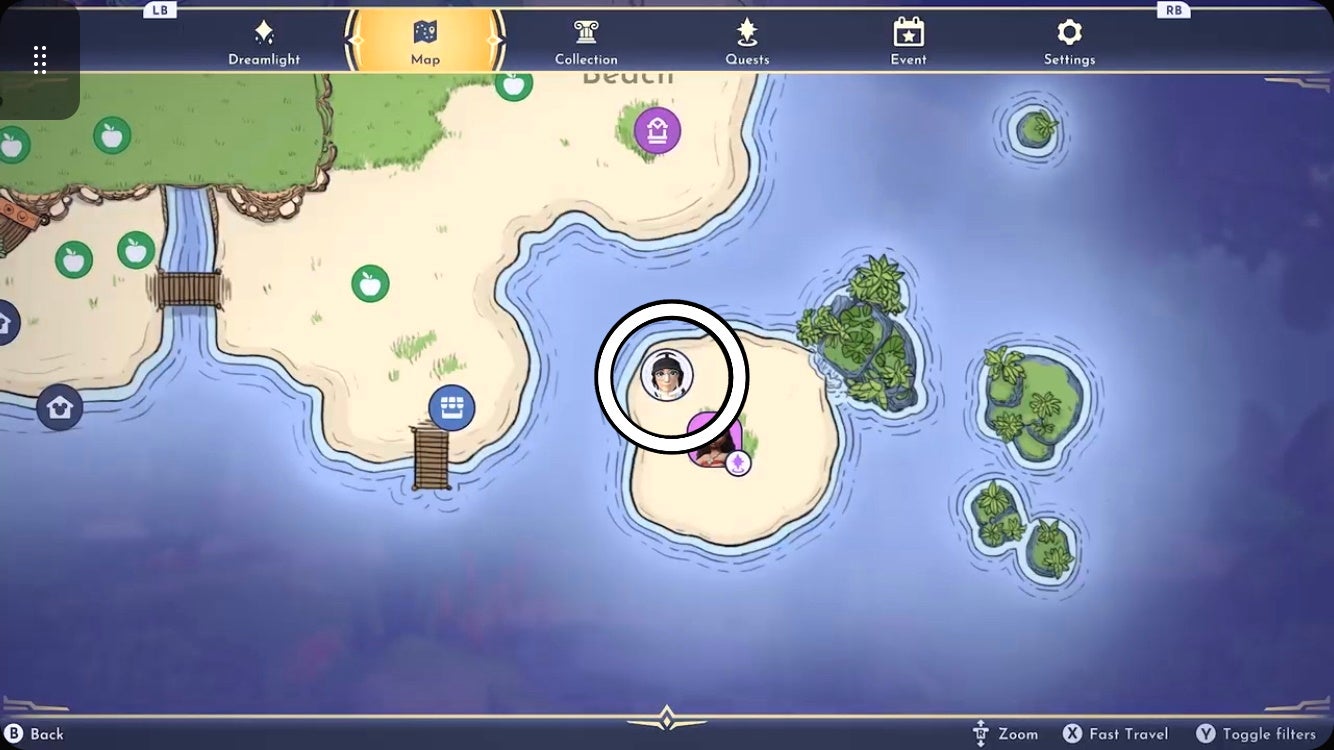Click the LB shoulder button label
This screenshot has height=750, width=1334.
click(158, 9)
